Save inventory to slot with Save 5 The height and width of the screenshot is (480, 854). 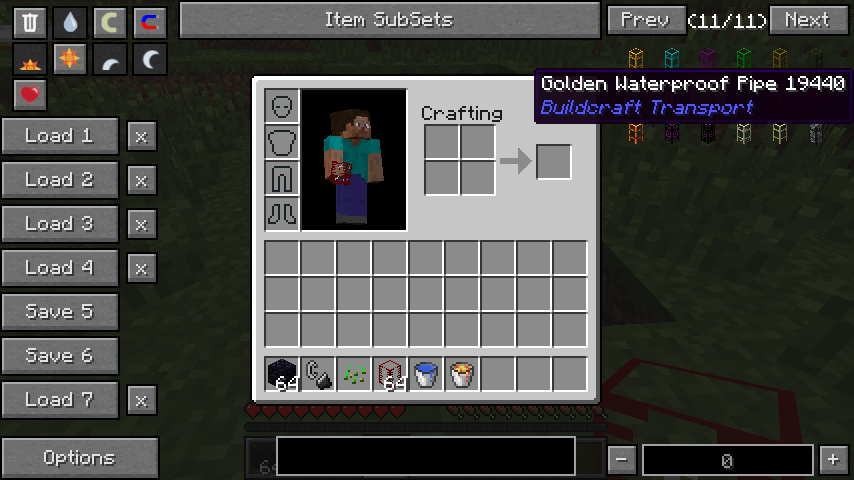tap(60, 312)
